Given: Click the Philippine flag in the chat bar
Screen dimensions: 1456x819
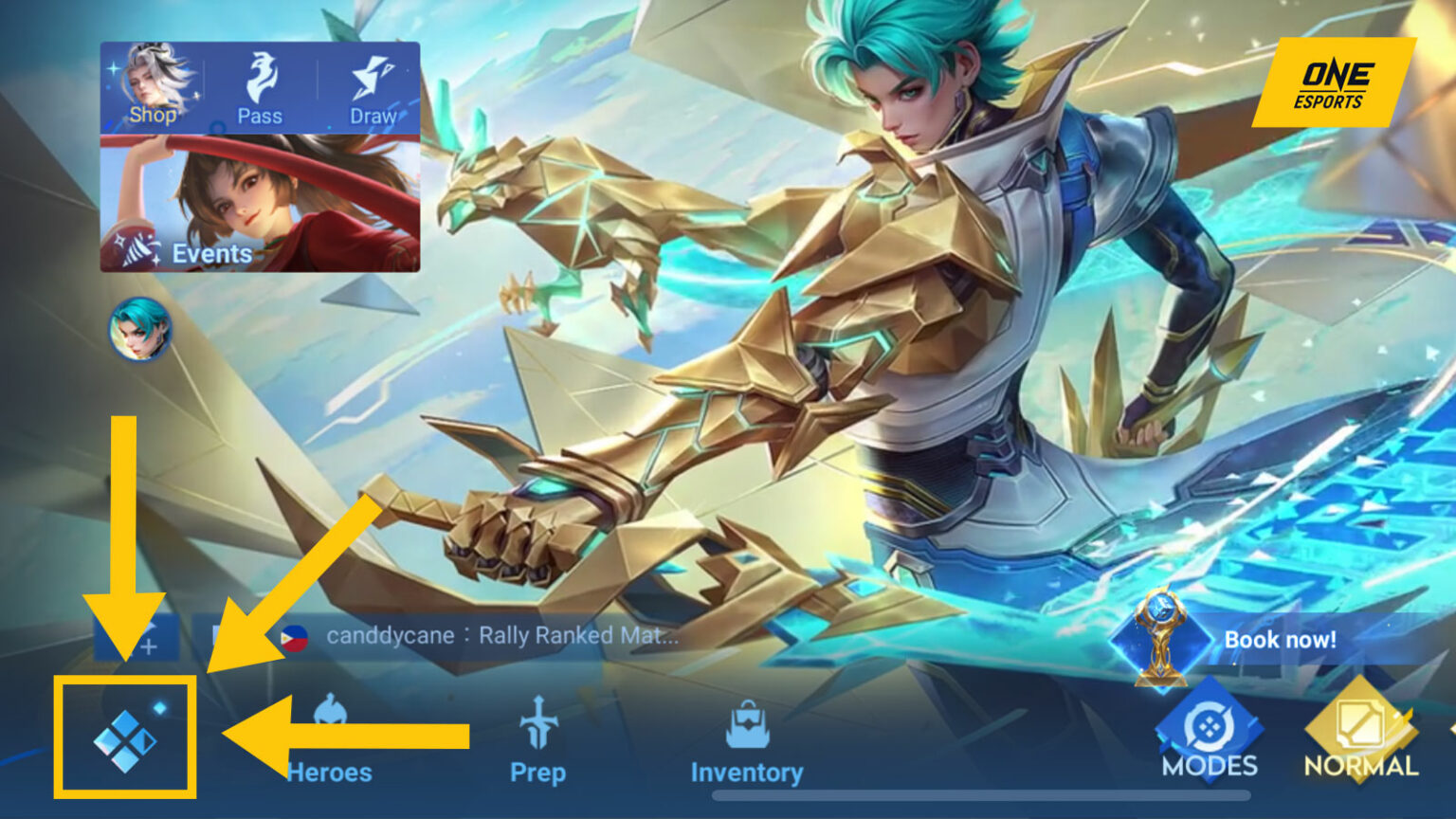Looking at the screenshot, I should click(x=297, y=638).
